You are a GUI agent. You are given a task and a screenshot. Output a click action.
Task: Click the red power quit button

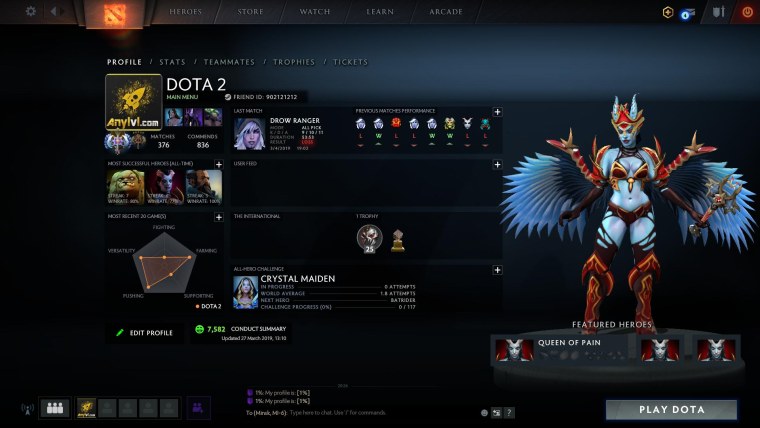click(747, 12)
